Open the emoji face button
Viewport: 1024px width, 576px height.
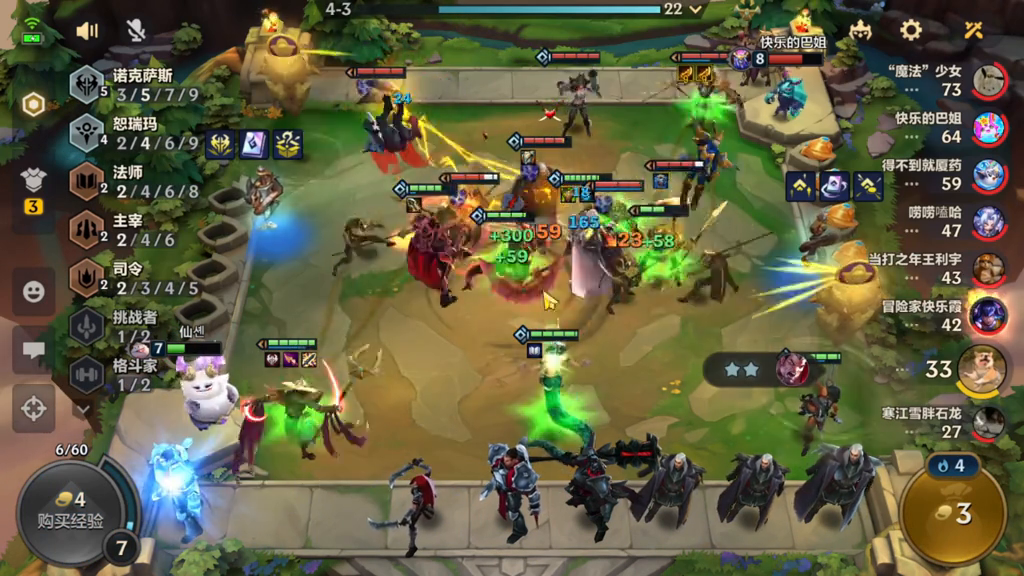[34, 292]
